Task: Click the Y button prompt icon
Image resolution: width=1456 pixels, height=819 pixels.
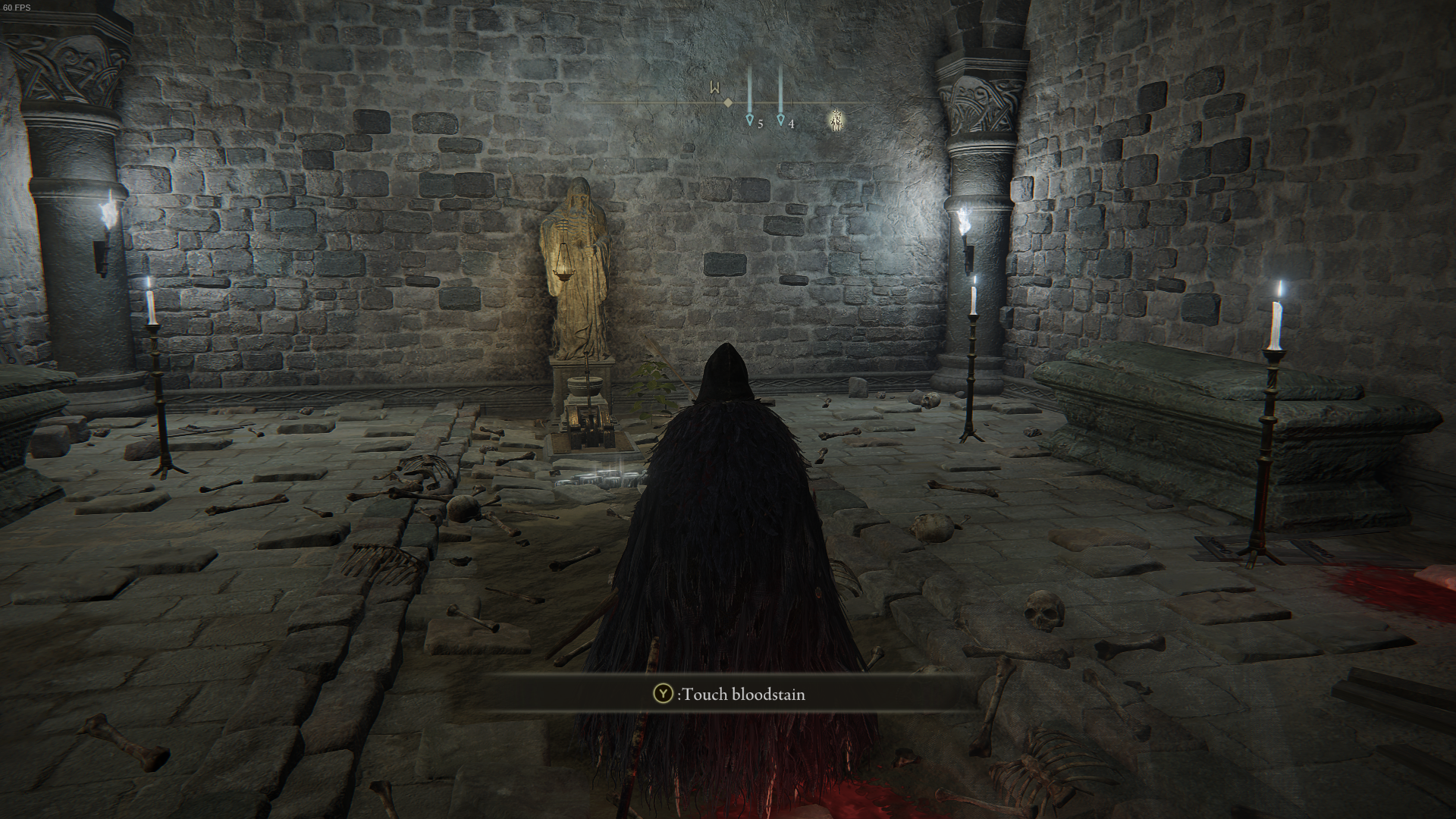Action: tap(662, 694)
